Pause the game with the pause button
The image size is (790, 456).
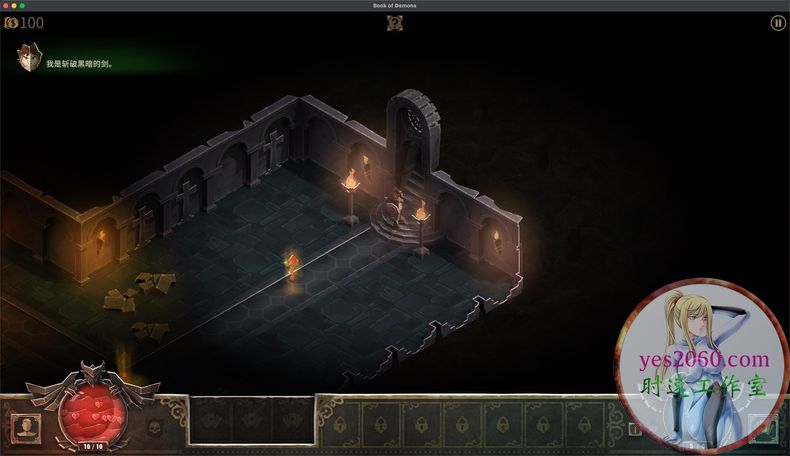click(777, 23)
